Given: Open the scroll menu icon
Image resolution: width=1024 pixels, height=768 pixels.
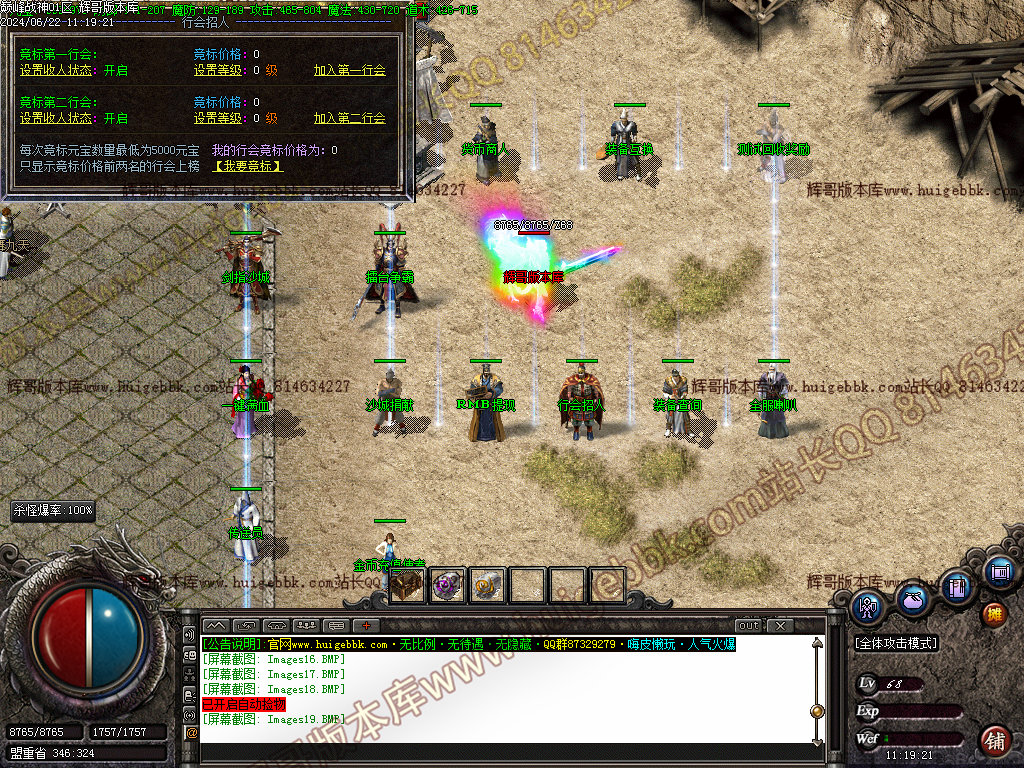Looking at the screenshot, I should coord(999,572).
